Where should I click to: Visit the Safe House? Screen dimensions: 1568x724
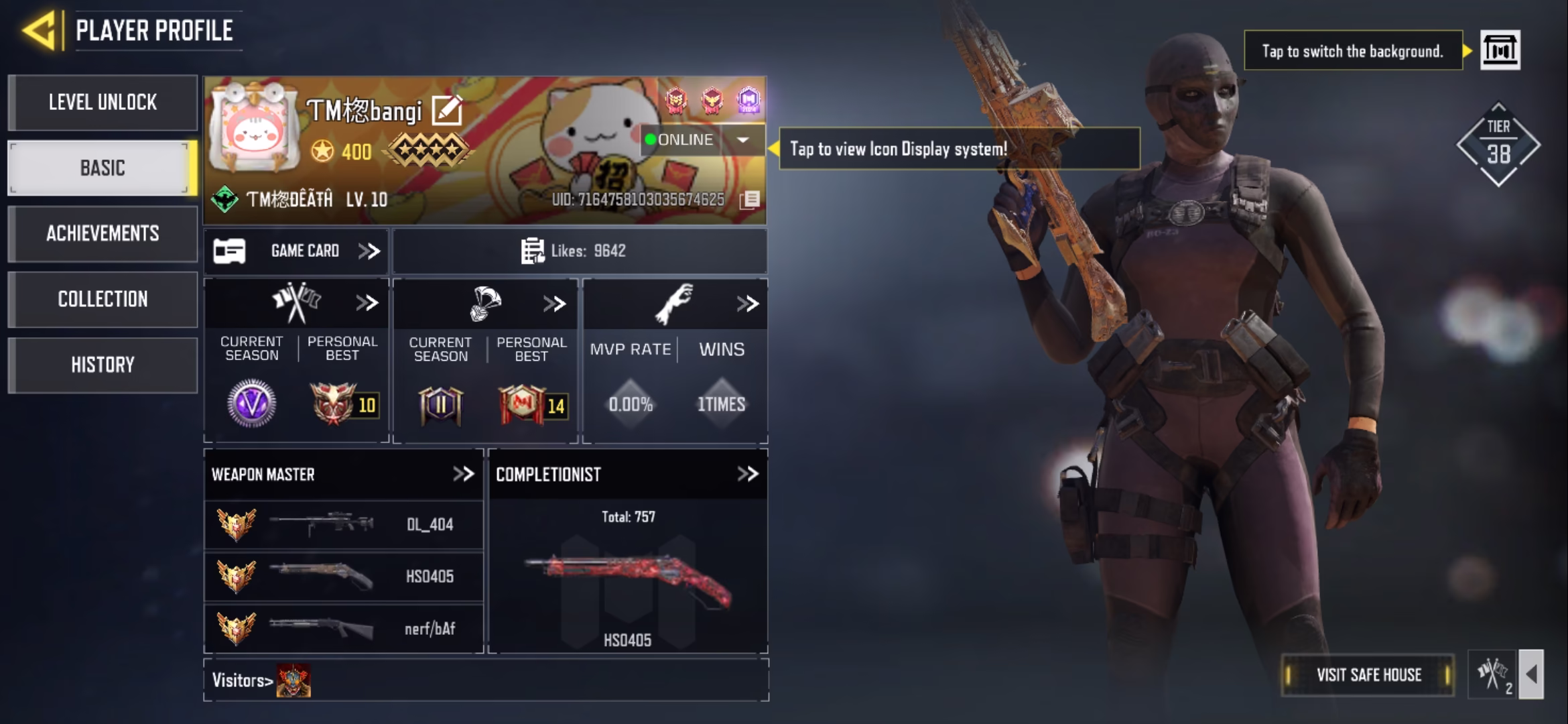(1368, 675)
